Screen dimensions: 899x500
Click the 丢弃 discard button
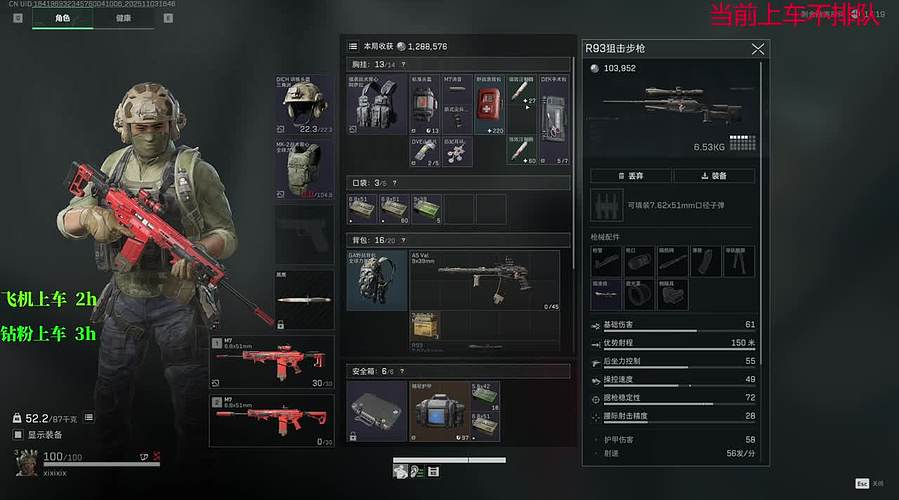(630, 176)
